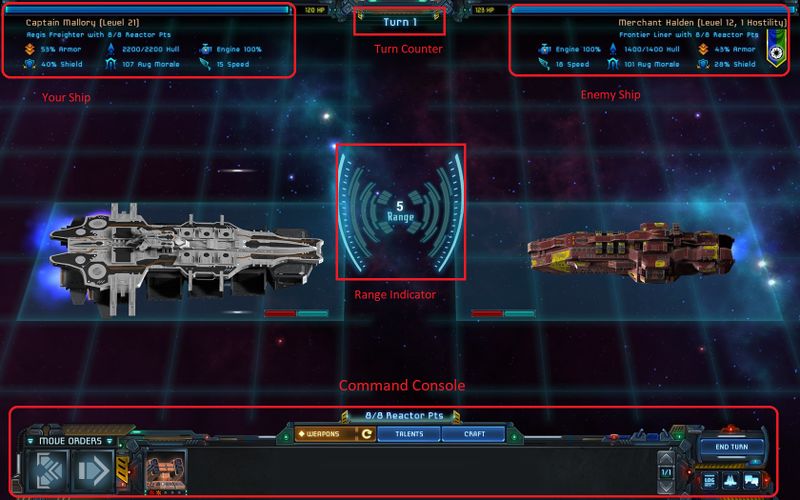Choose the advance move order arrow
This screenshot has height=500, width=800.
92,470
